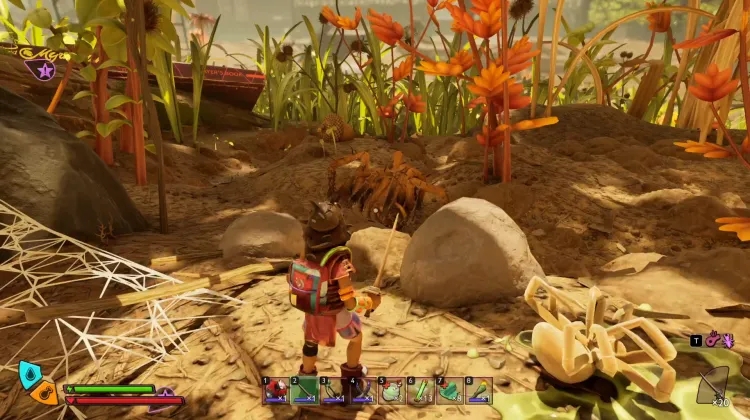Select the red item in hotbar slot 1
Viewport: 750px width, 420px height.
(x=276, y=390)
